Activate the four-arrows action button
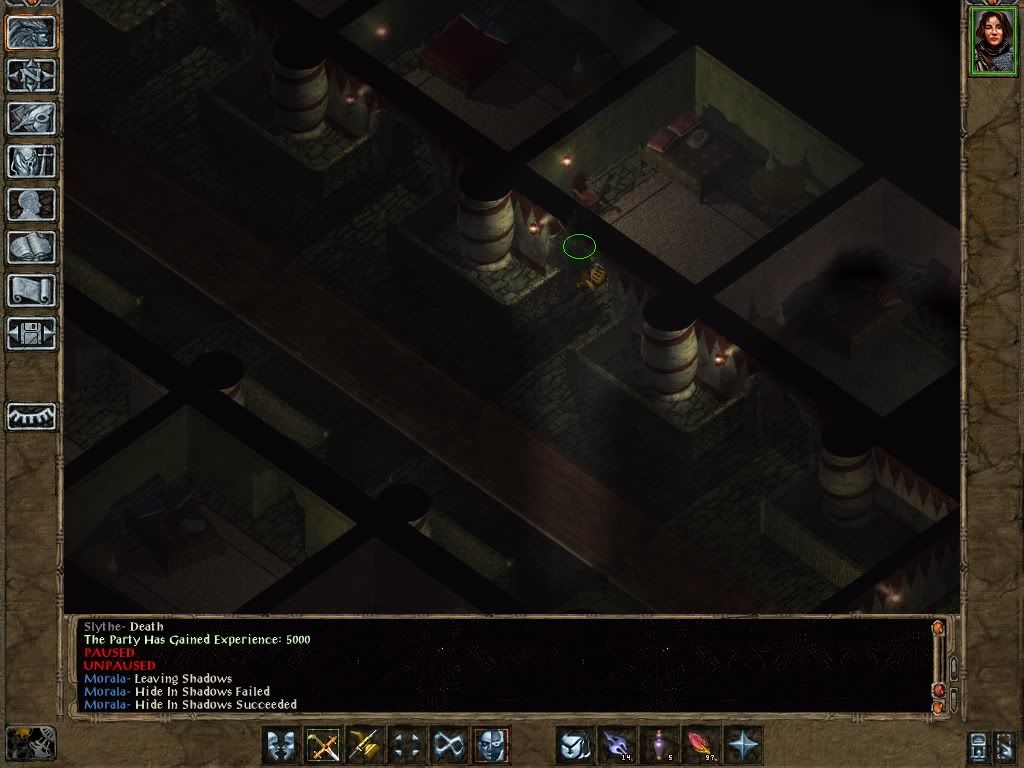 (407, 745)
